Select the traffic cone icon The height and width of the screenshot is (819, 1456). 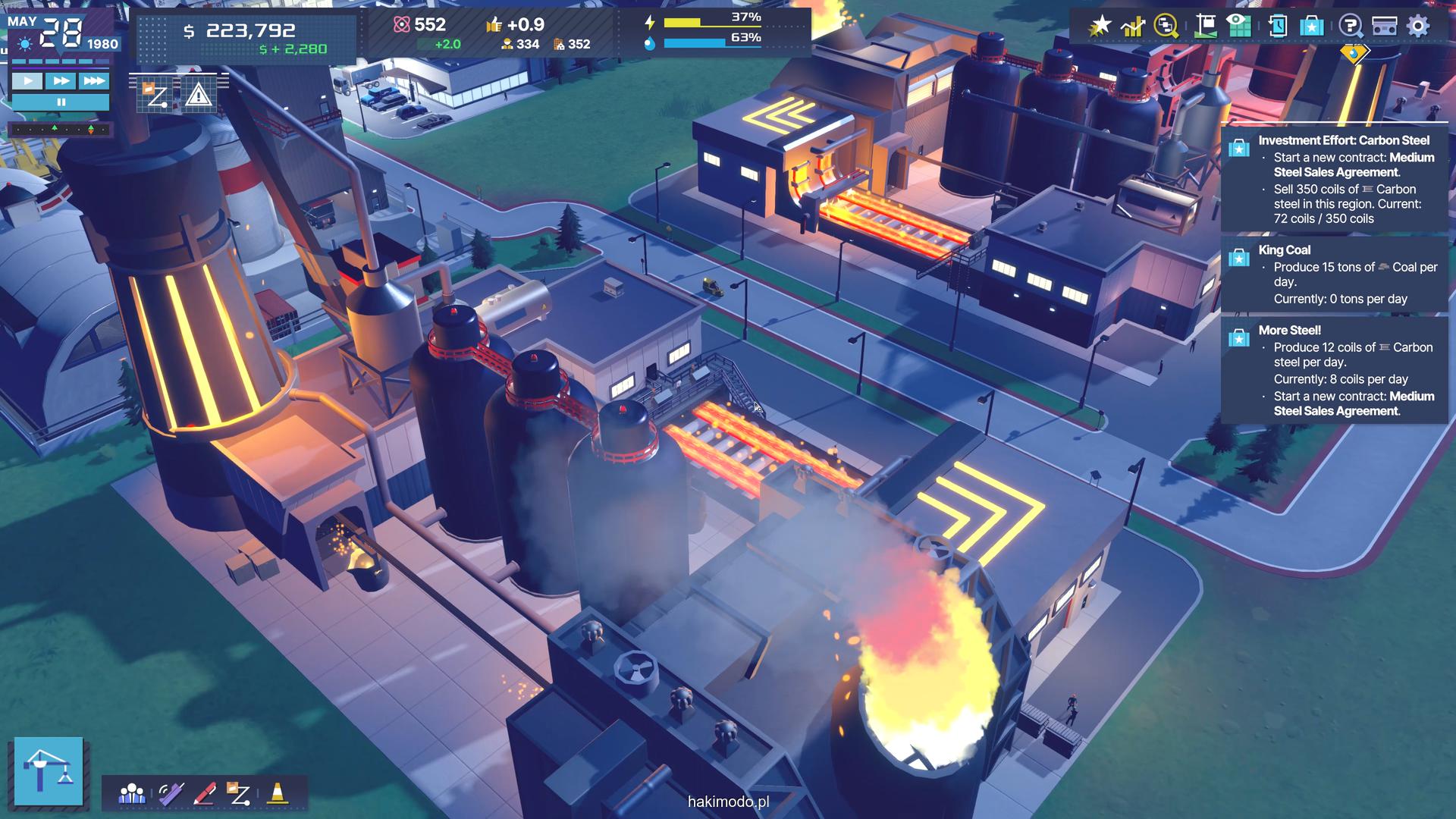point(278,793)
